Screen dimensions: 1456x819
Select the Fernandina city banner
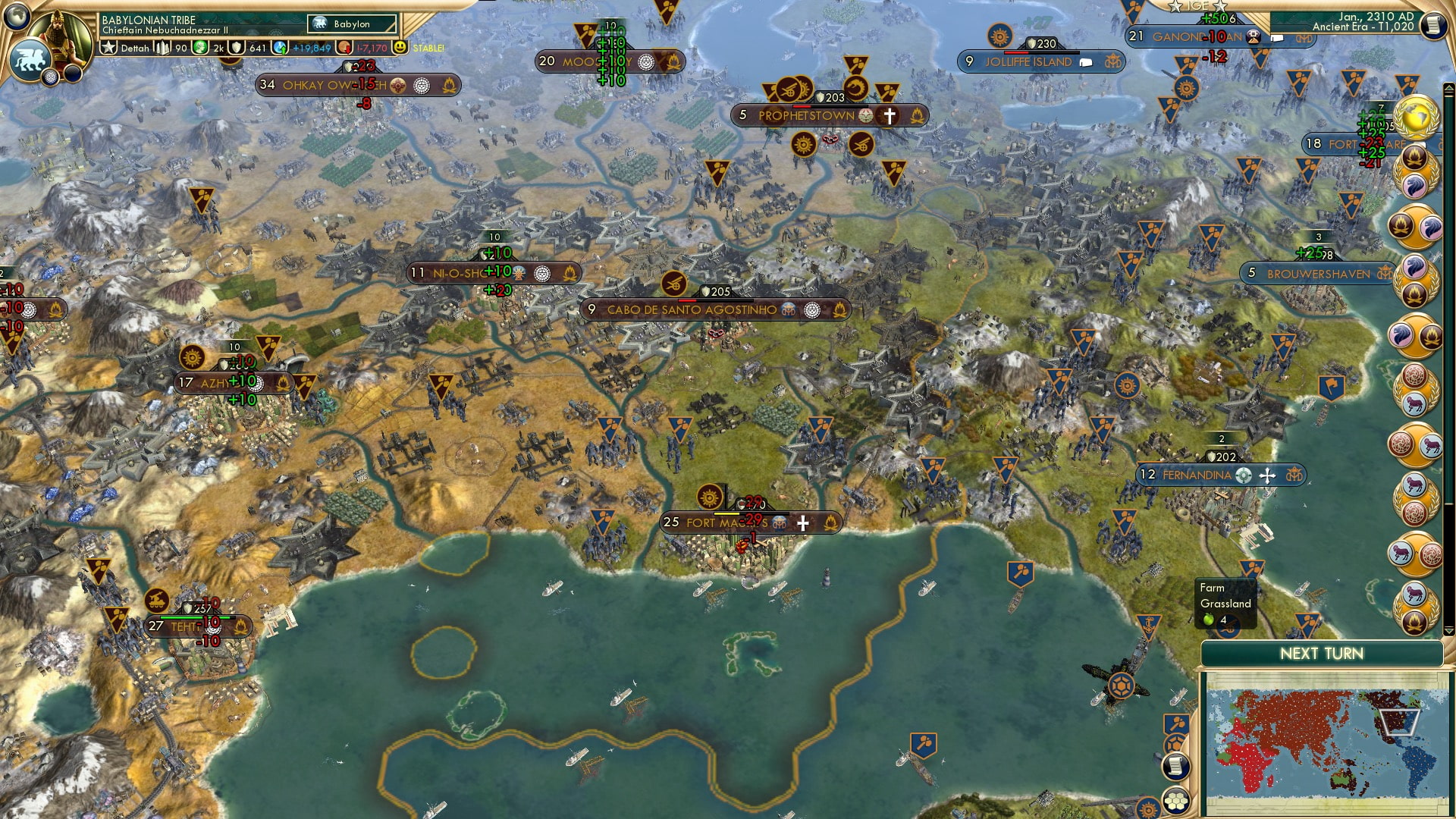click(x=1221, y=476)
